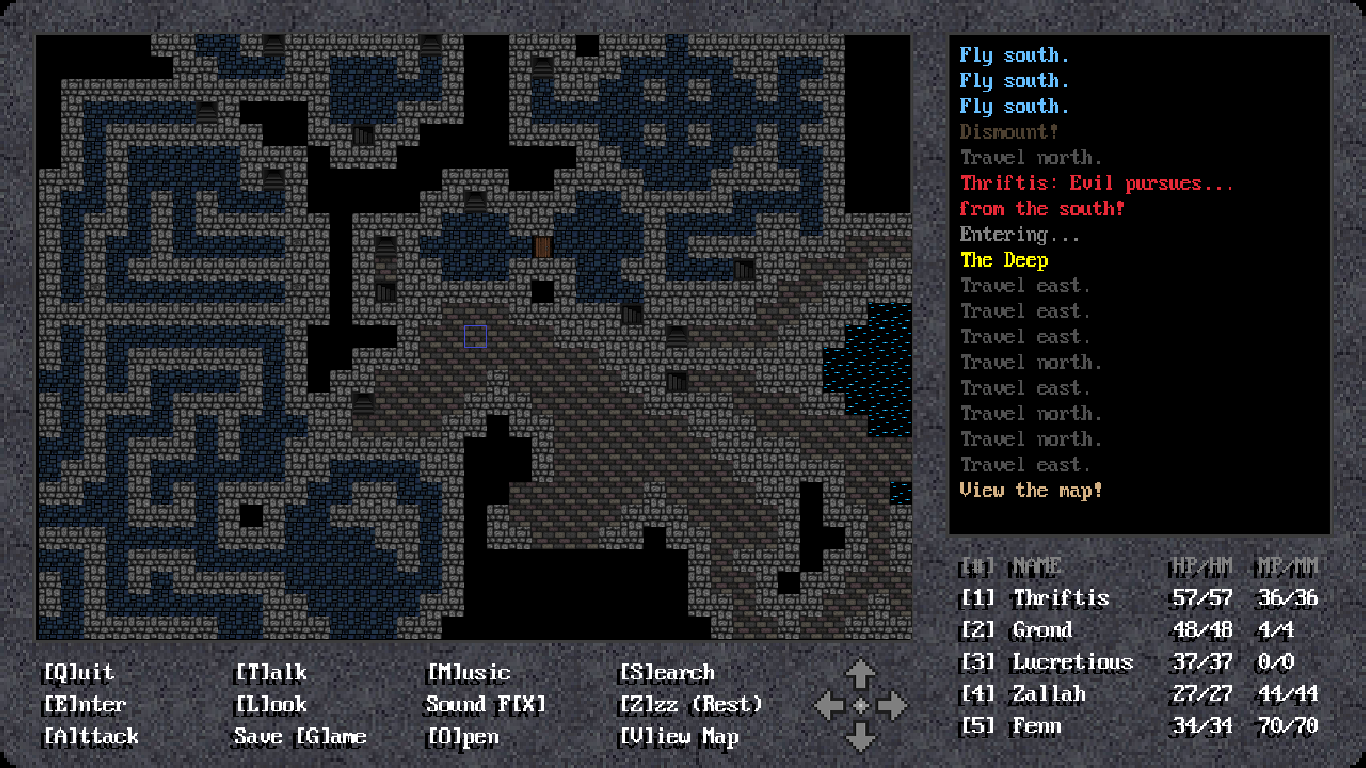The width and height of the screenshot is (1366, 768).
Task: Select the blue-highlighted player square on the map
Action: pos(473,337)
